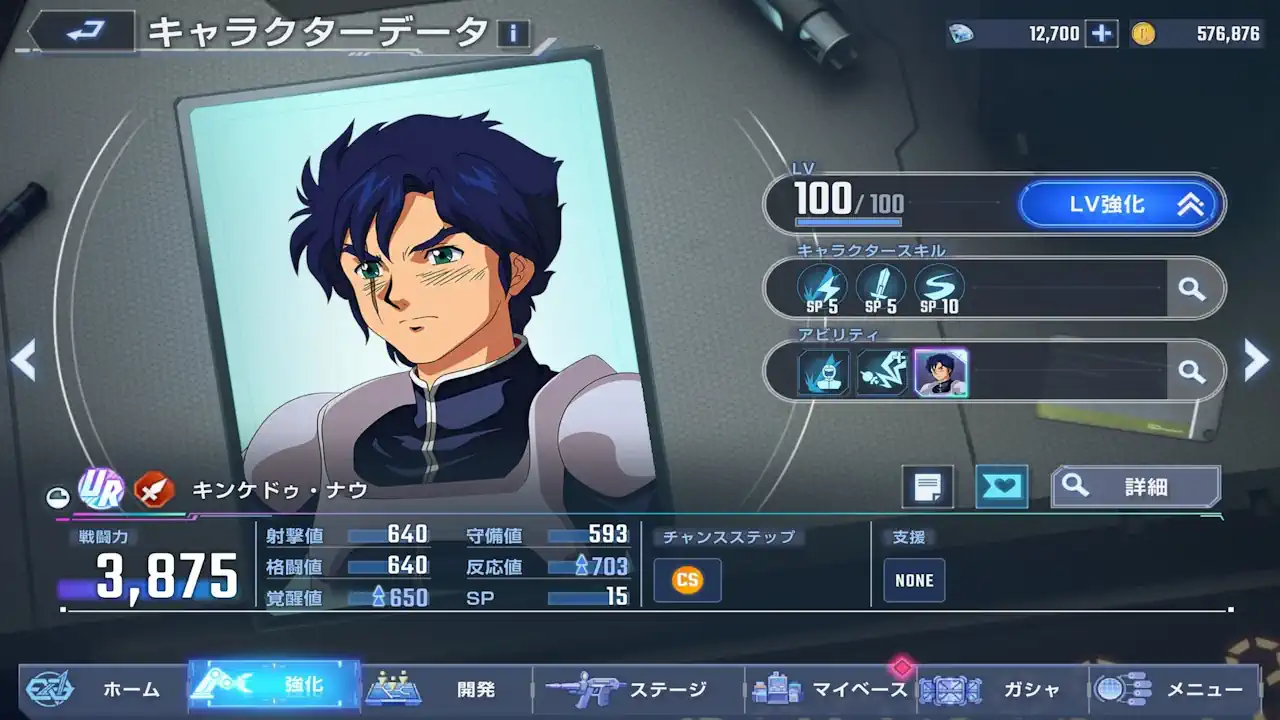Show the next character with right arrow
1280x720 pixels.
[1256, 360]
